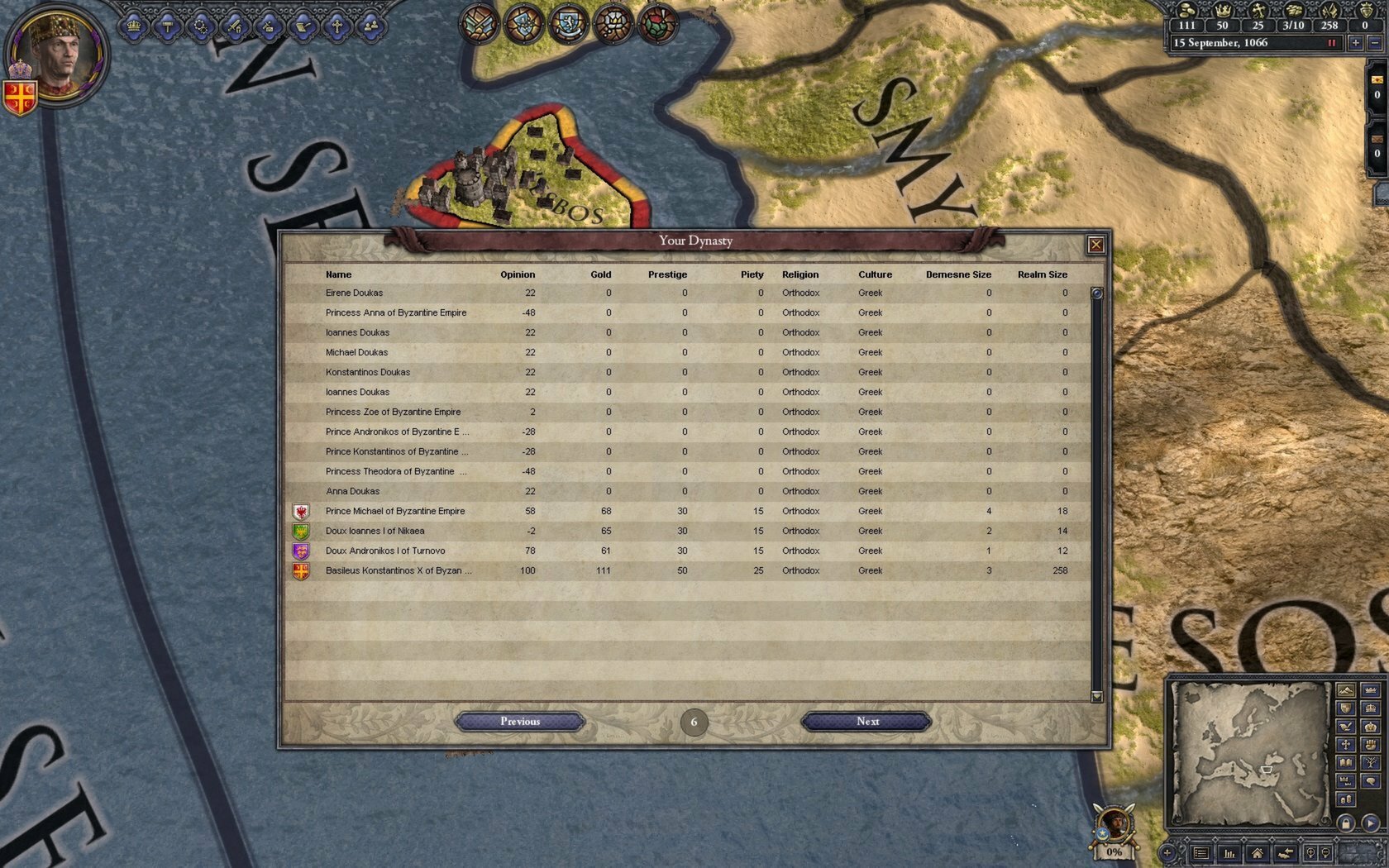
Task: Enable the dynasty tree map mode
Action: click(1371, 762)
